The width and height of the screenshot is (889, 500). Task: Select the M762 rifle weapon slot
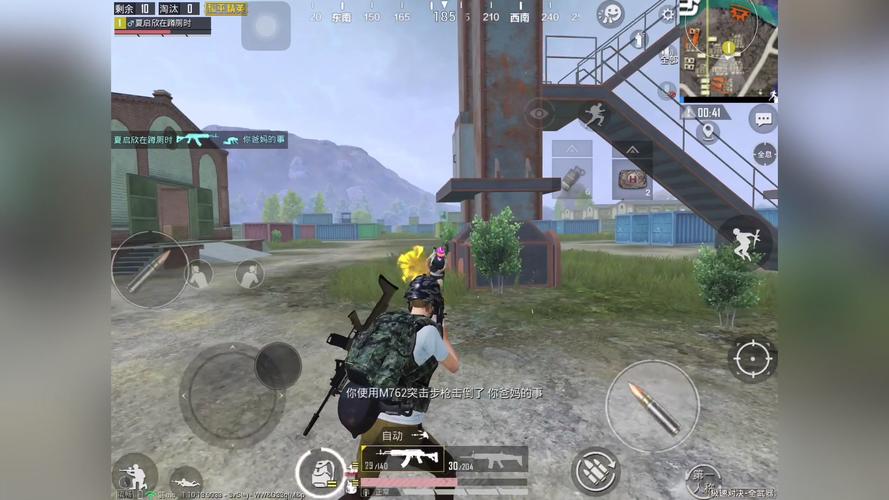tap(404, 460)
